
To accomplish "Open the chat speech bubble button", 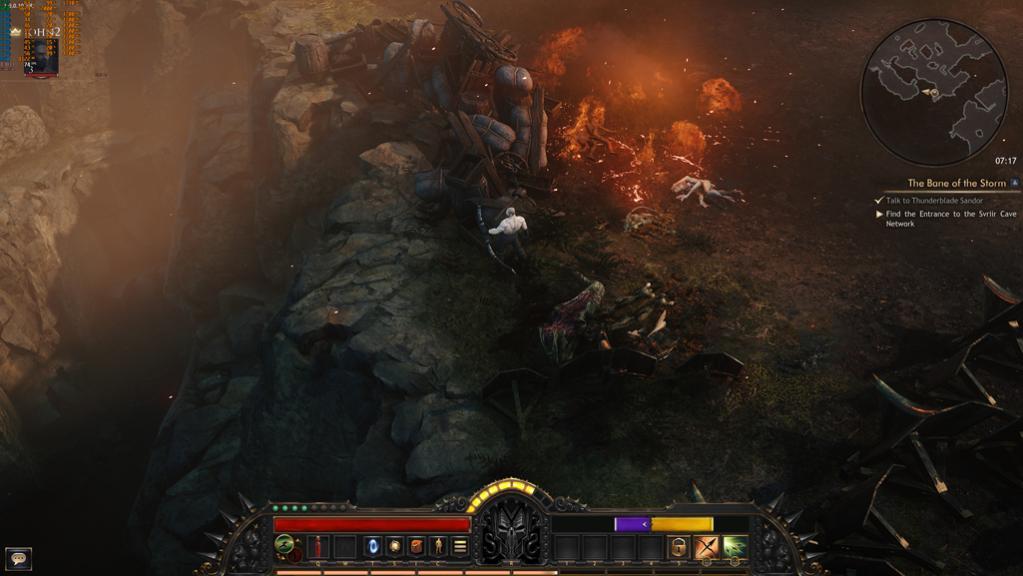I will (x=18, y=558).
